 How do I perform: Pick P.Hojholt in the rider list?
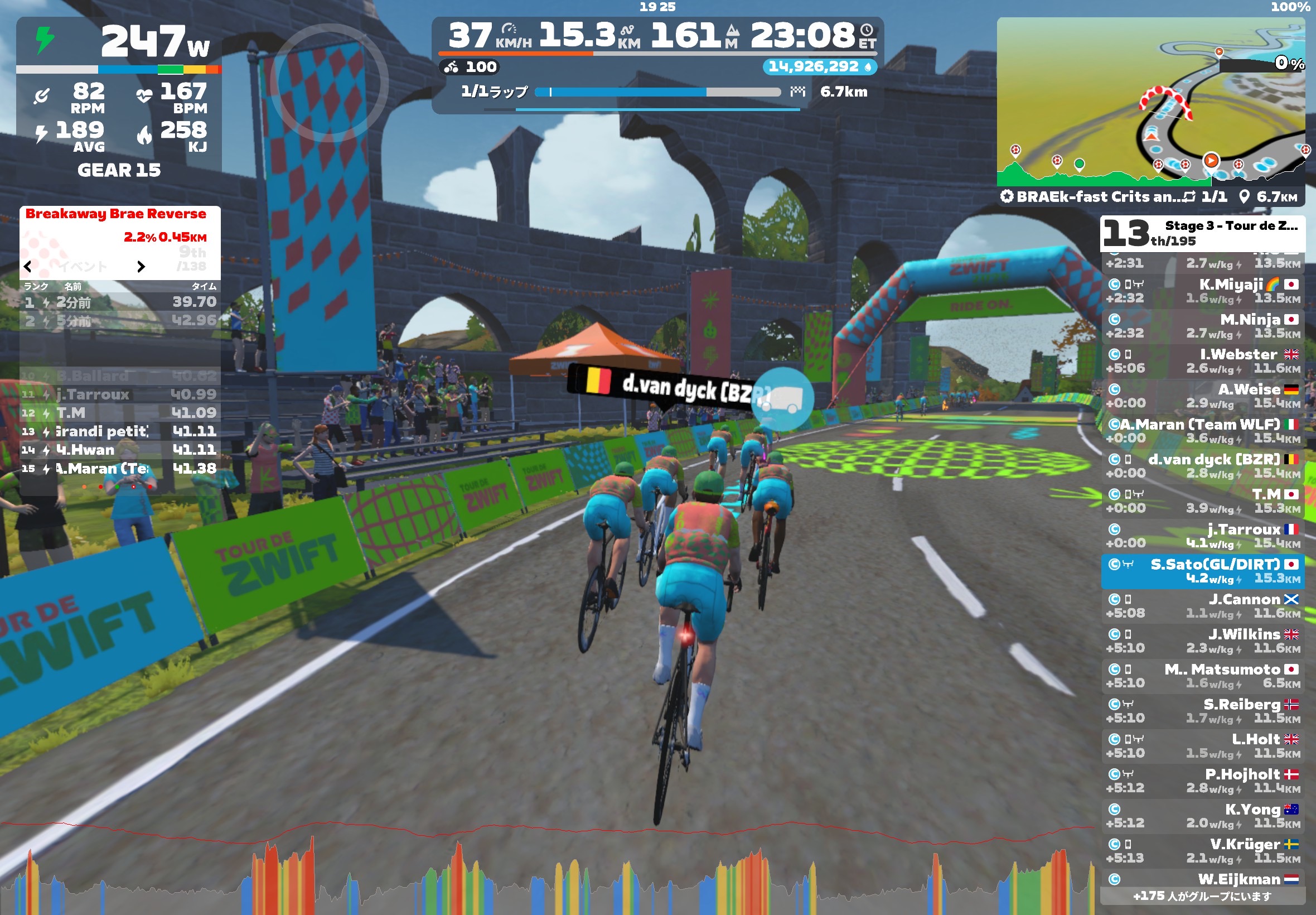pos(1202,781)
